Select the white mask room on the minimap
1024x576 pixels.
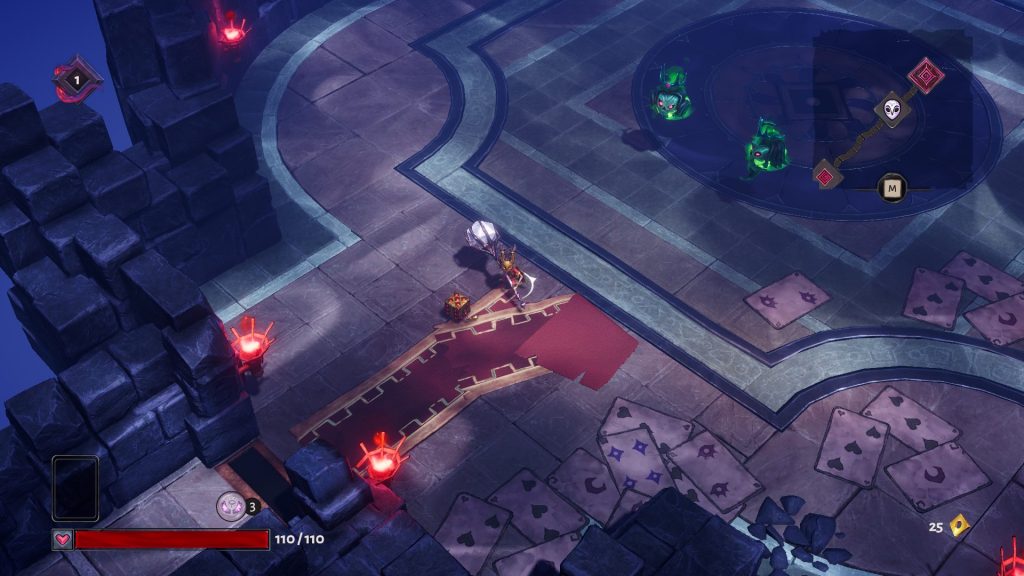tap(892, 110)
